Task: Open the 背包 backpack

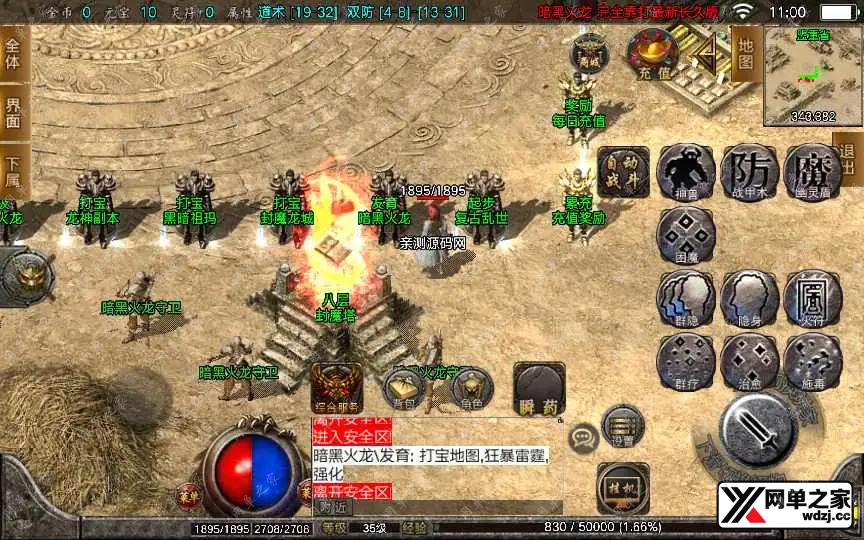Action: click(404, 387)
